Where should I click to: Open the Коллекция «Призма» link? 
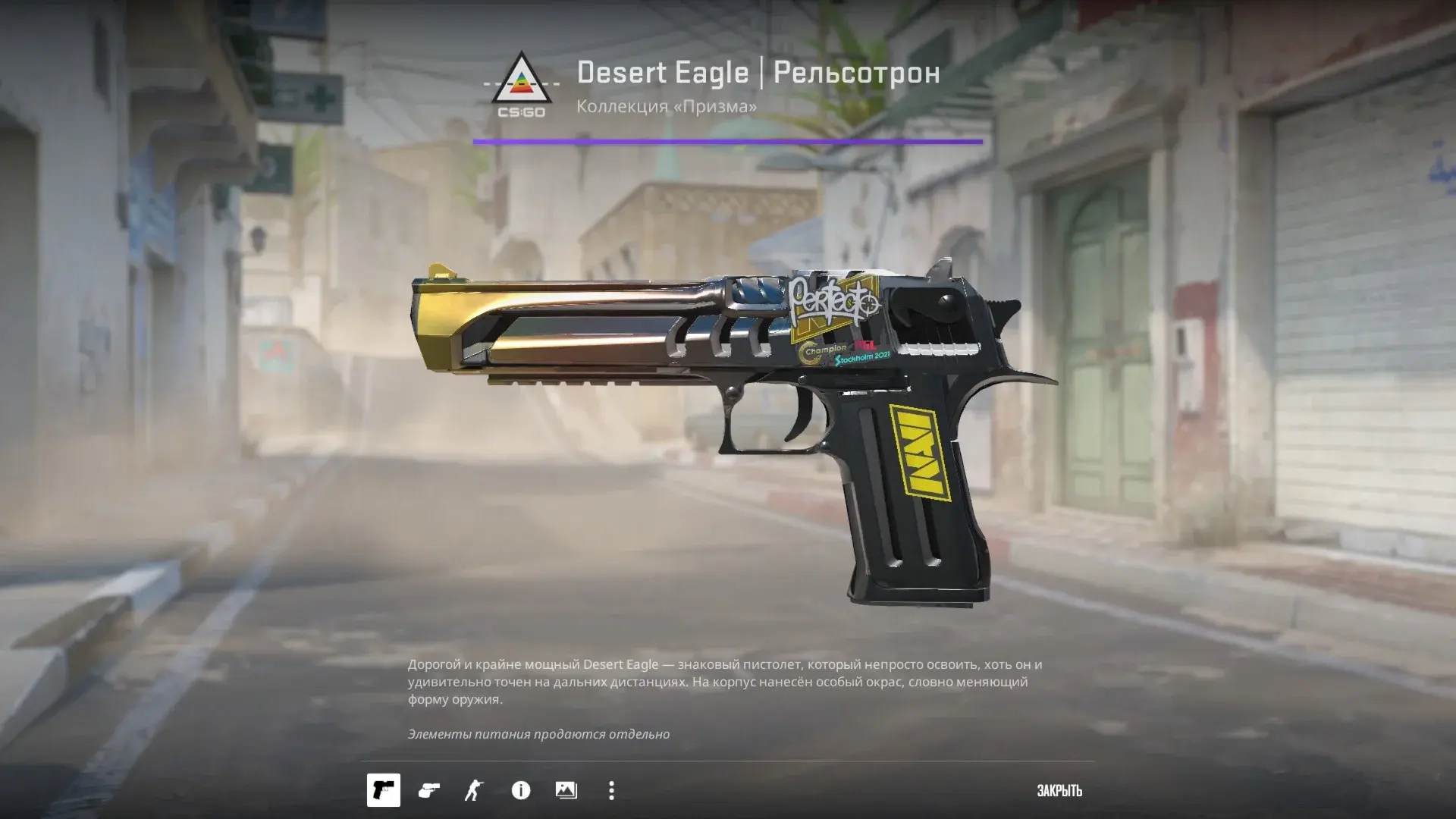point(666,107)
